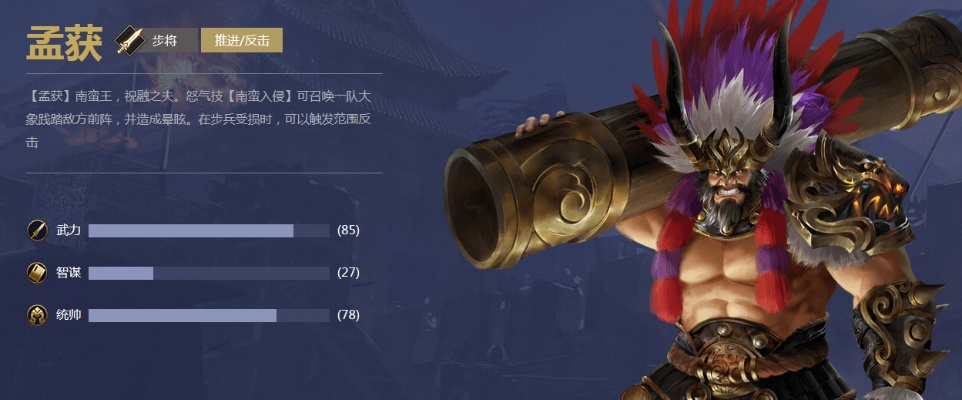Click the 武力 stat icon

click(x=38, y=230)
